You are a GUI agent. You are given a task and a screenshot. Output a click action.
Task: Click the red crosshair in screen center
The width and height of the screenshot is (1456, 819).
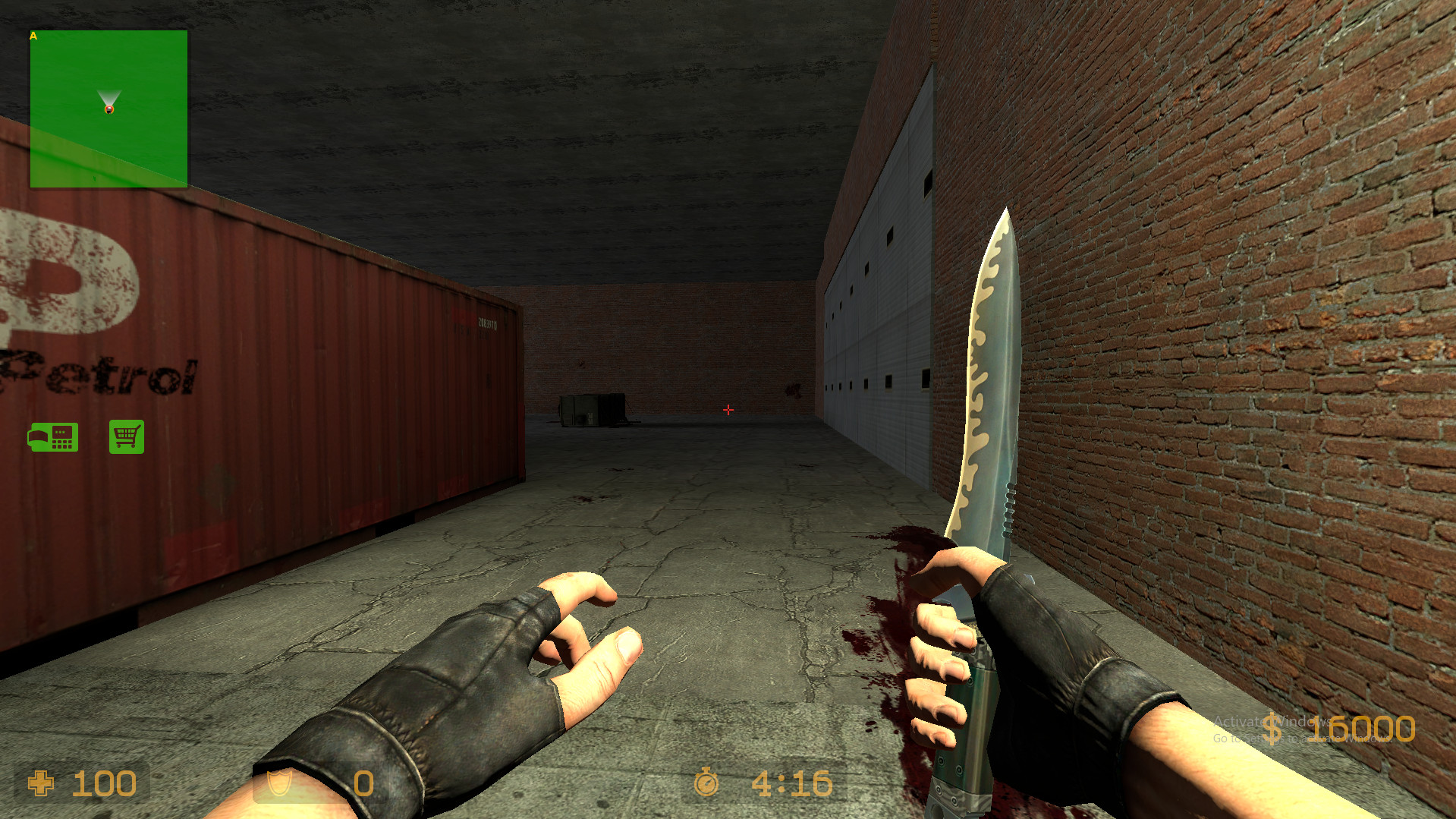coord(728,410)
